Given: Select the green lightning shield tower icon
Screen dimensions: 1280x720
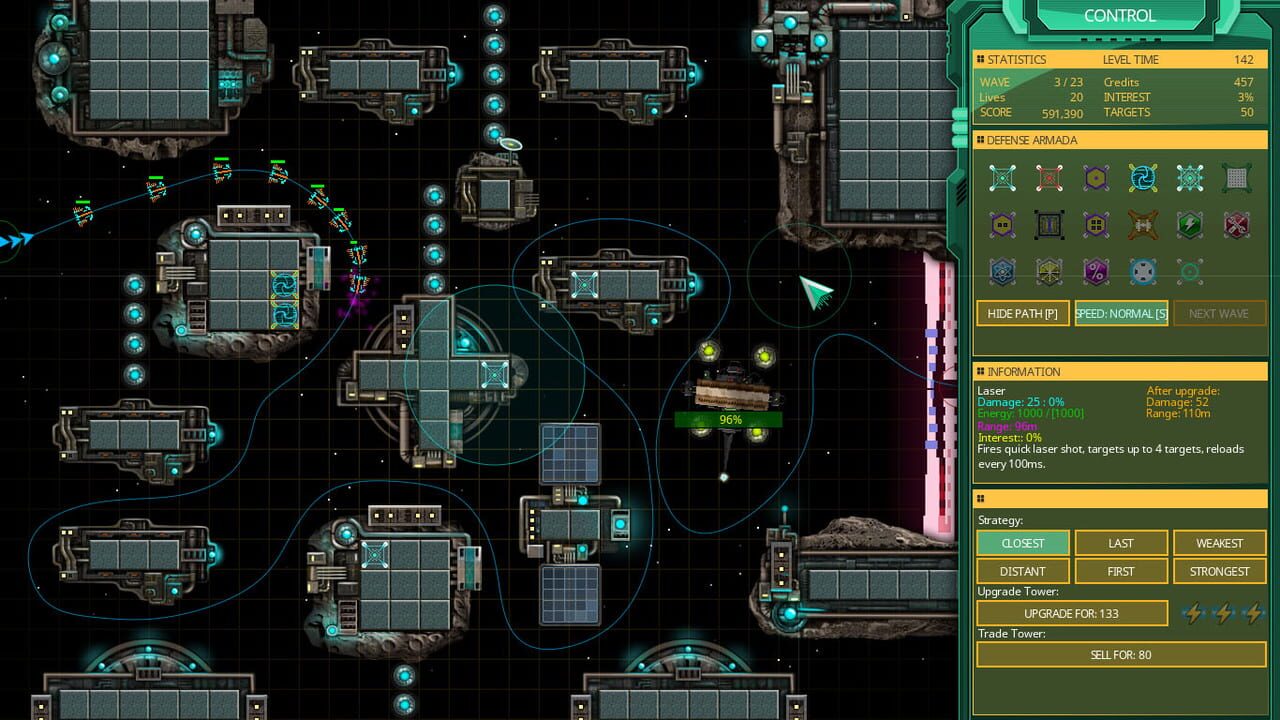Looking at the screenshot, I should point(1190,224).
